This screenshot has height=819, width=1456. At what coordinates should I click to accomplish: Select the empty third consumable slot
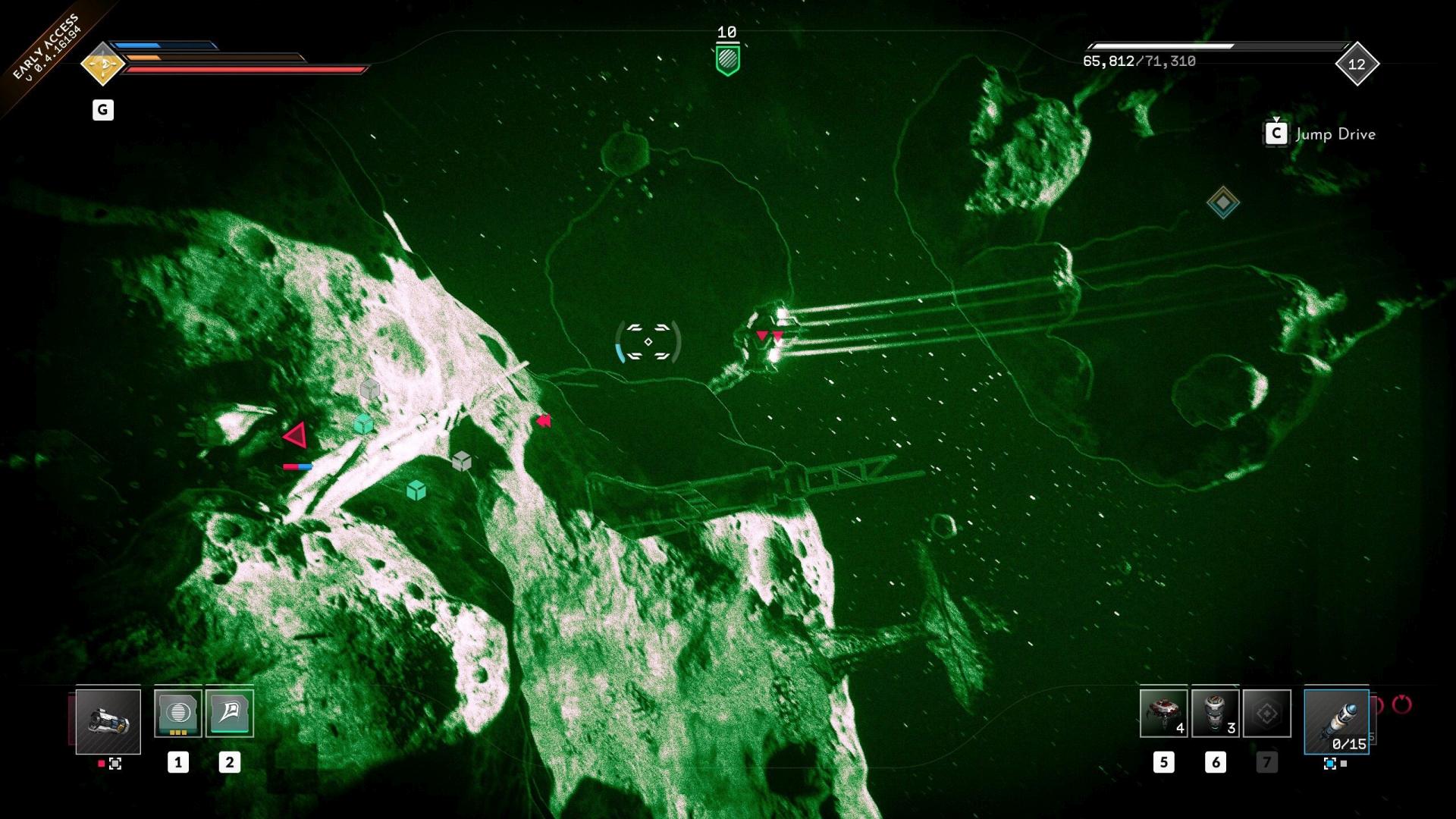point(1266,713)
